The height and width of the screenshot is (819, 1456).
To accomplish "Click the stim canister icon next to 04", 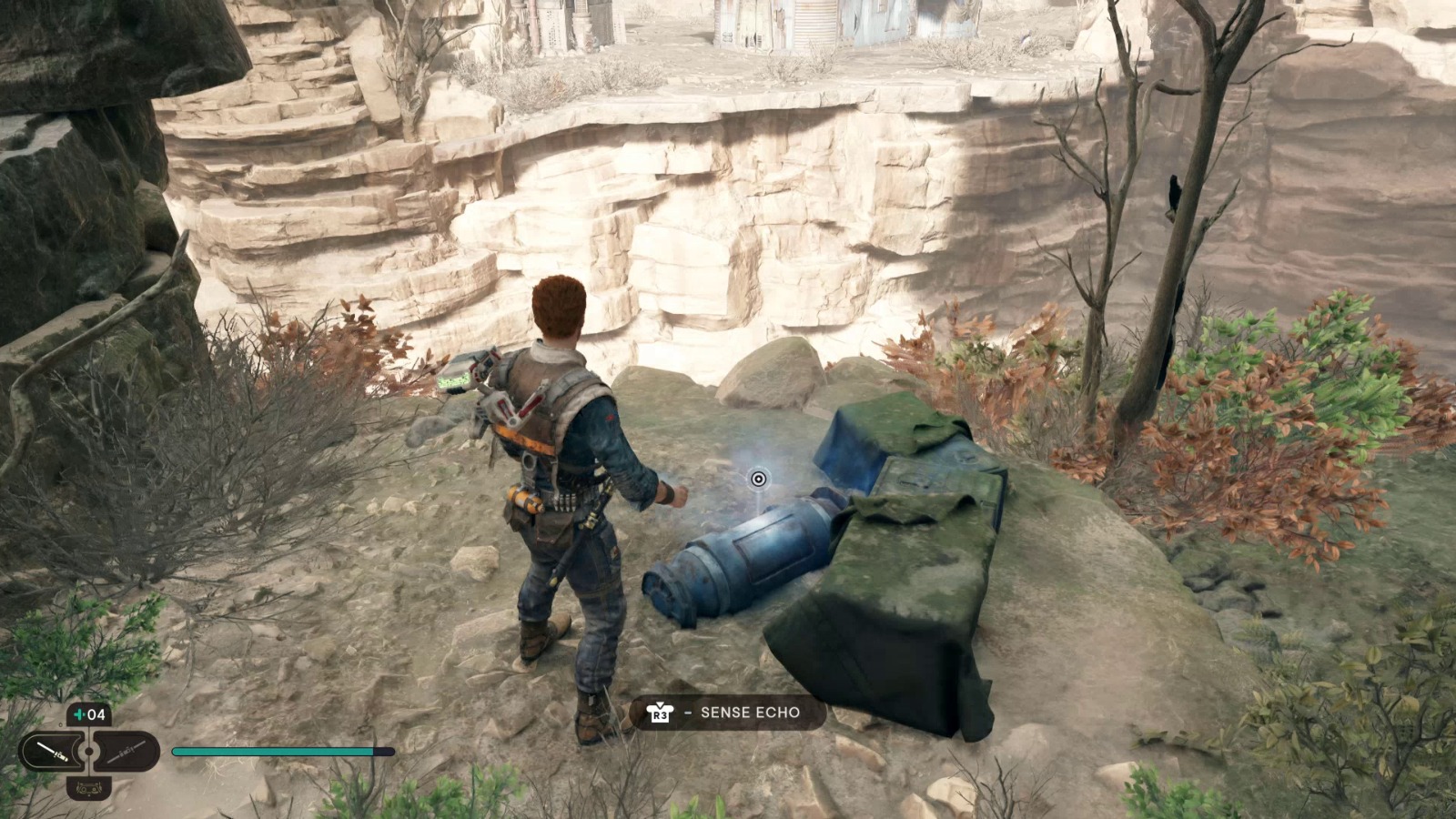I will click(78, 714).
